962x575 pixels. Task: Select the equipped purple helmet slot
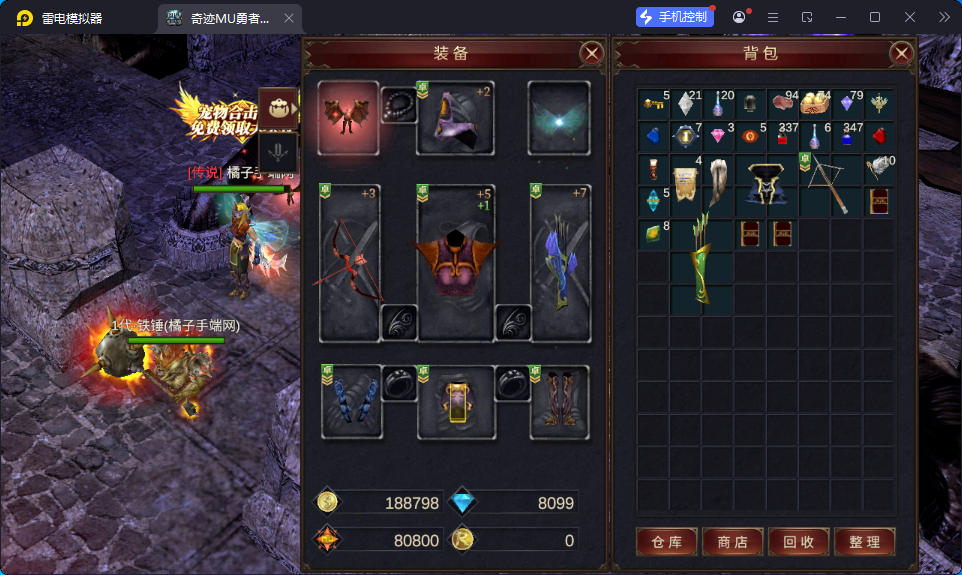[x=455, y=118]
